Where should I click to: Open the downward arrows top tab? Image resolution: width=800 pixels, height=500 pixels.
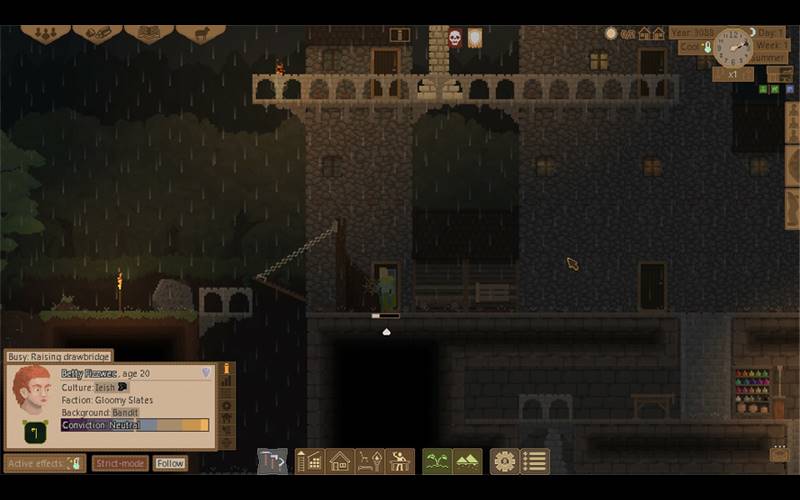click(x=45, y=33)
